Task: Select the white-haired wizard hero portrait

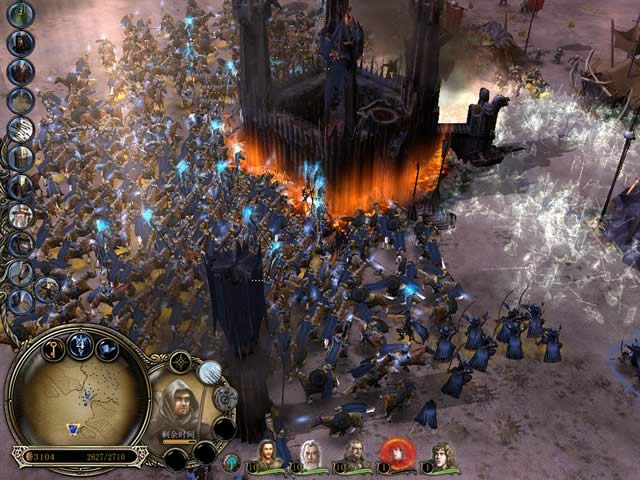Action: 312,455
